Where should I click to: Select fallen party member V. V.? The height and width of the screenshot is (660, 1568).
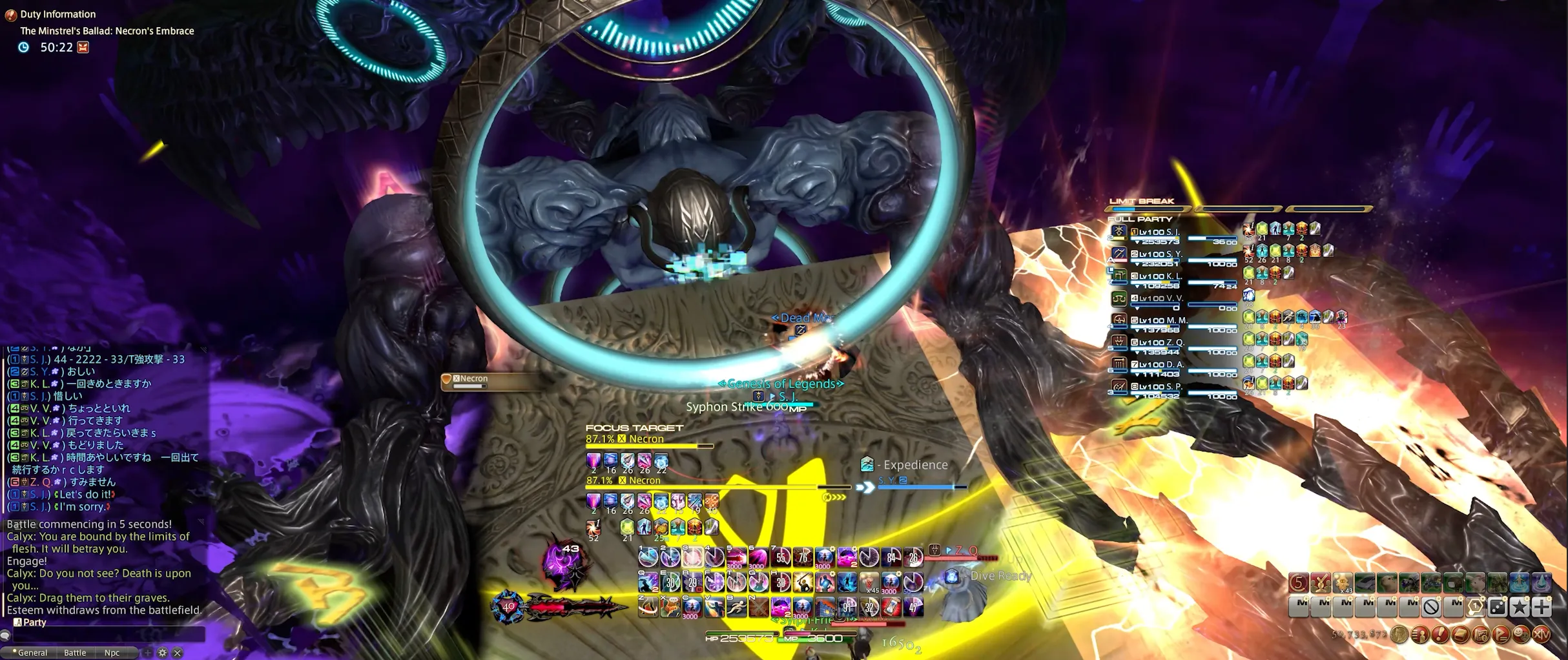click(x=1161, y=298)
